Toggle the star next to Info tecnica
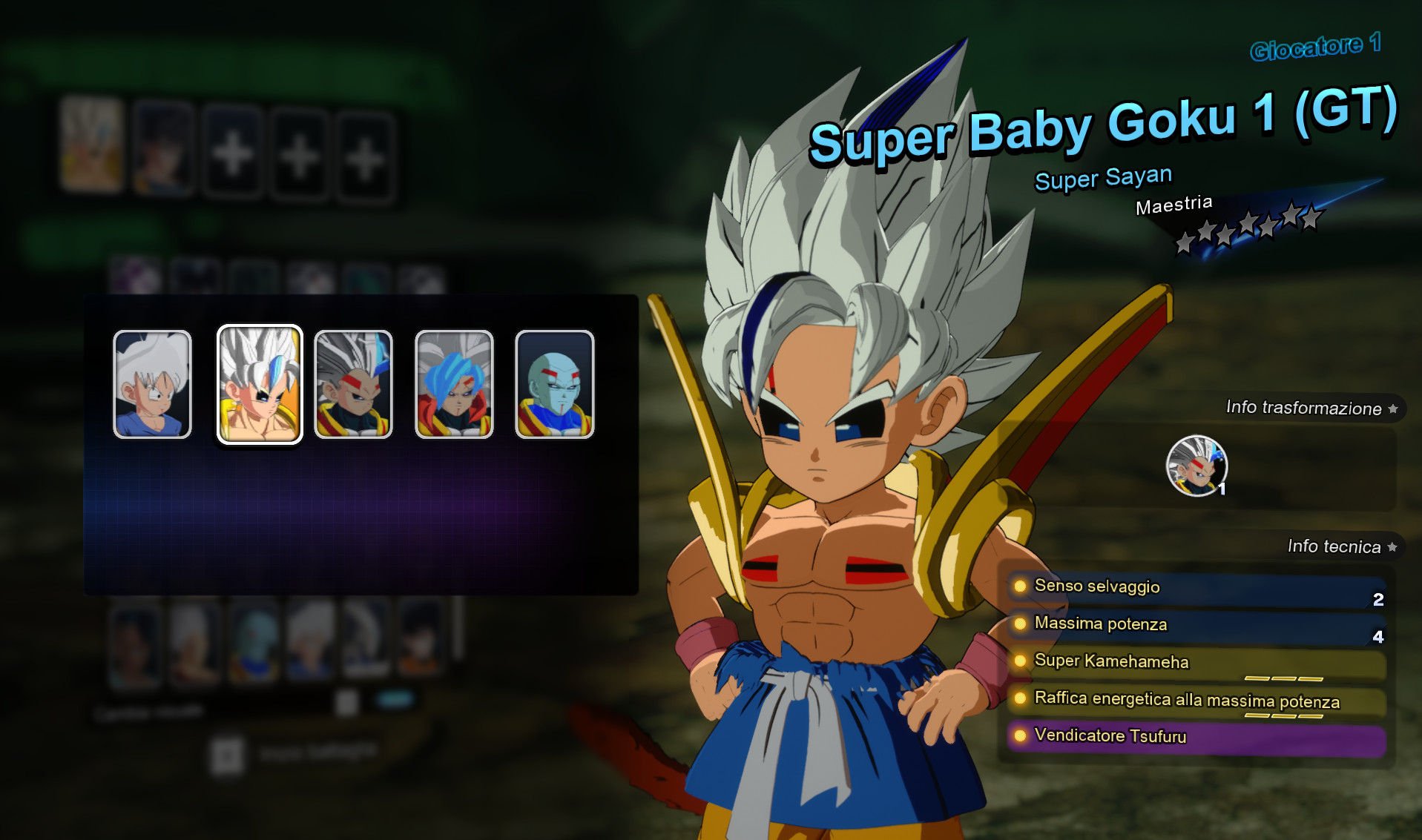Viewport: 1422px width, 840px height. click(x=1391, y=547)
